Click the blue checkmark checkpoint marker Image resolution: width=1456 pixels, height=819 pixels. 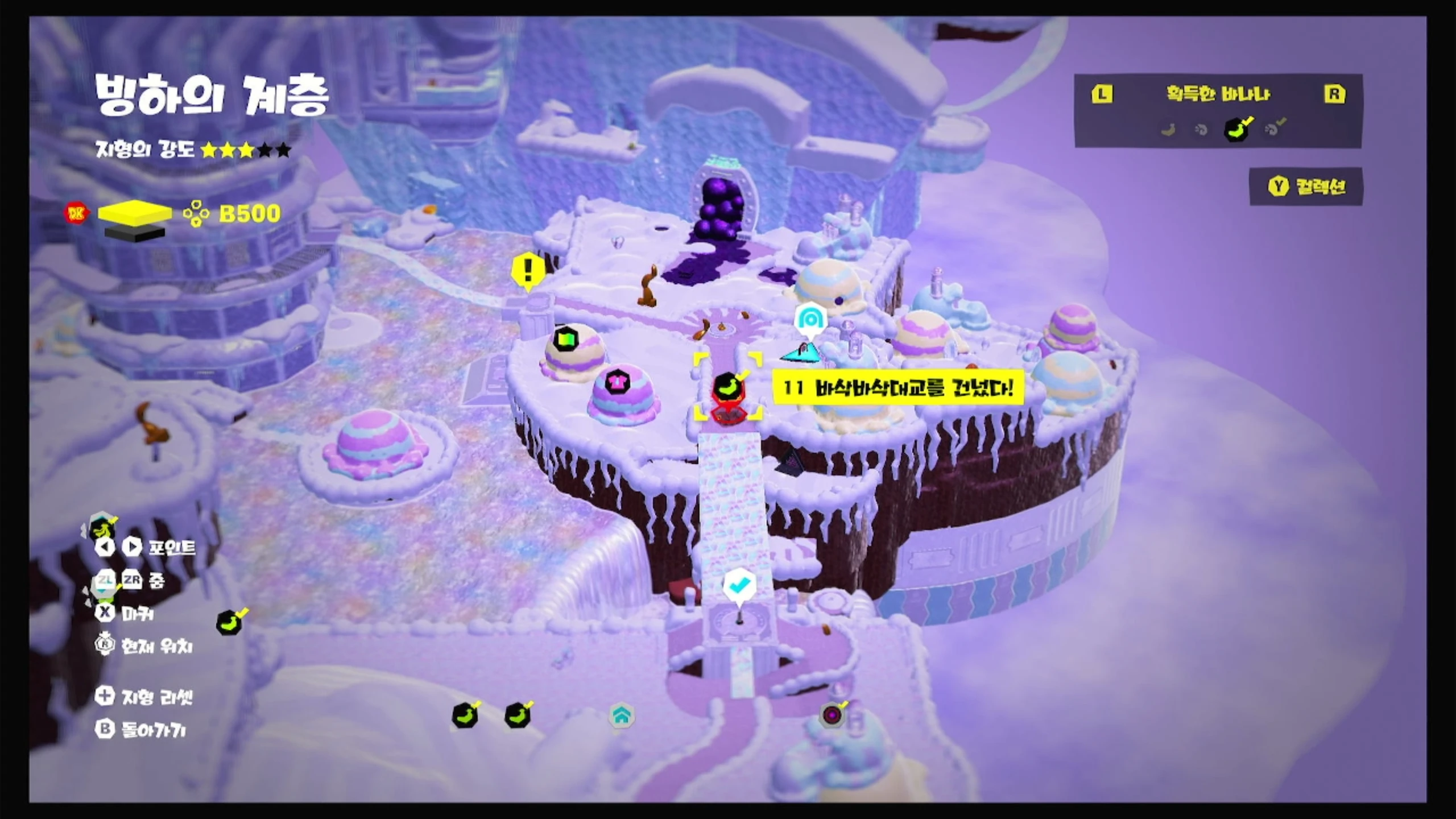(739, 585)
